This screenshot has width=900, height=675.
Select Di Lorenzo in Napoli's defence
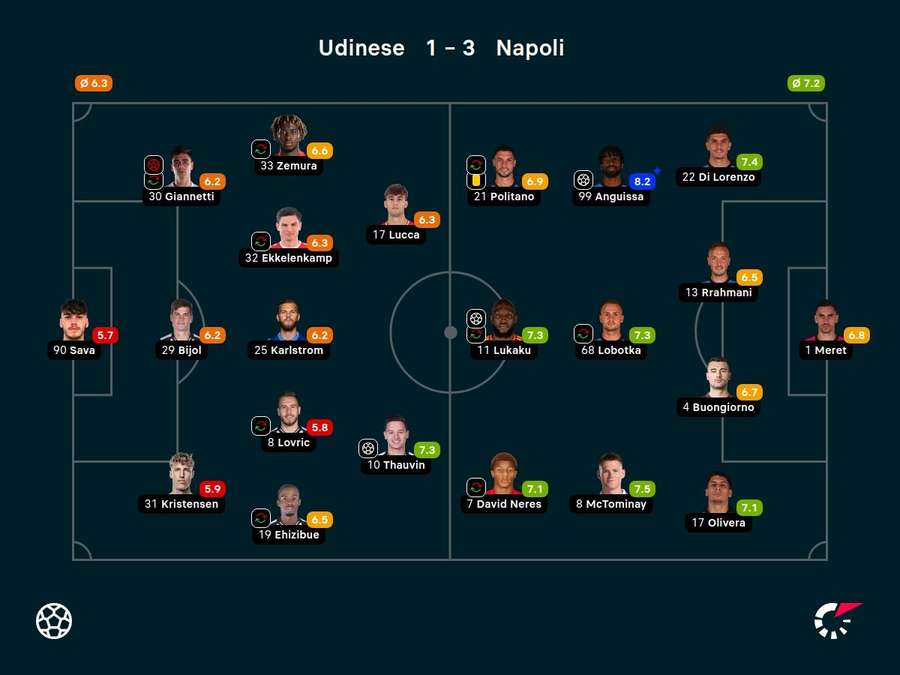point(718,147)
